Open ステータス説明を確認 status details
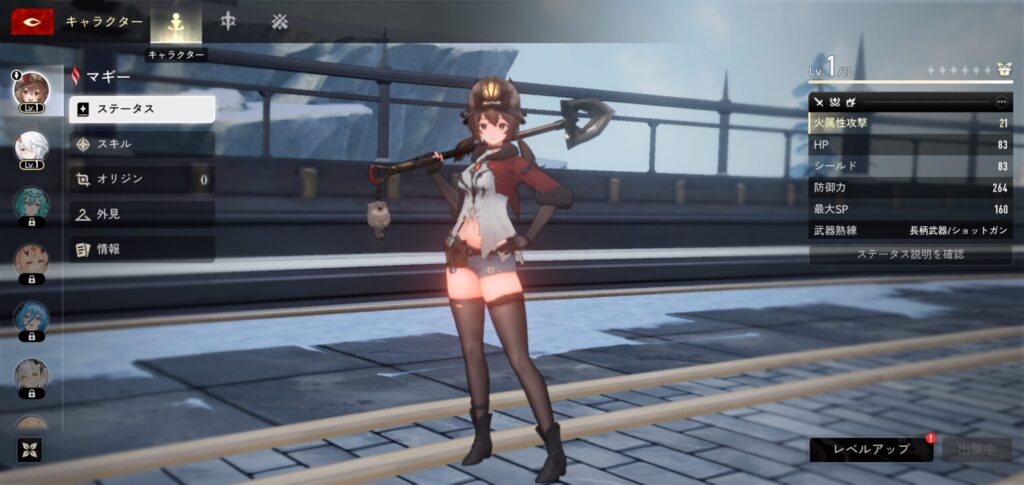Screen dimensions: 1024x485 pos(910,255)
